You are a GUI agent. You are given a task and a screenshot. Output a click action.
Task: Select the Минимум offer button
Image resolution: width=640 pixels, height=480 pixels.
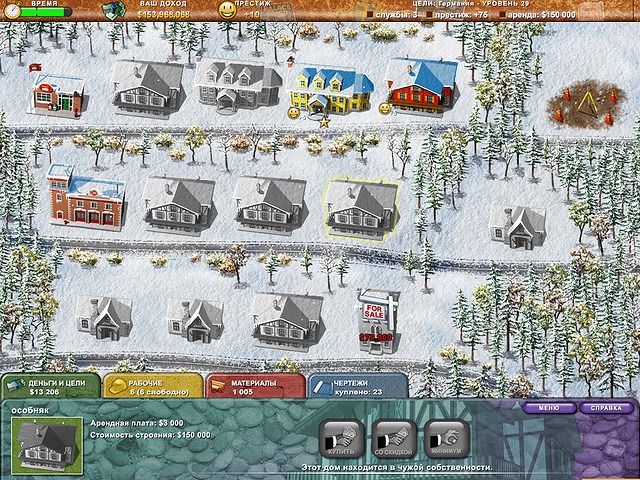pos(446,441)
